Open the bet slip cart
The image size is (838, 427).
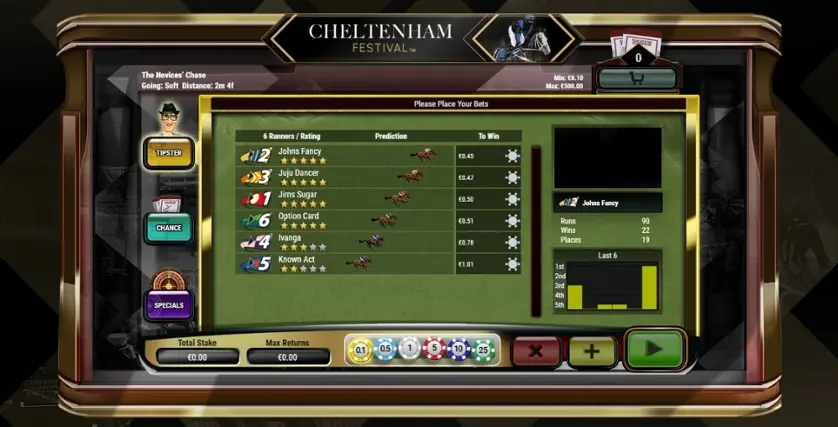637,78
